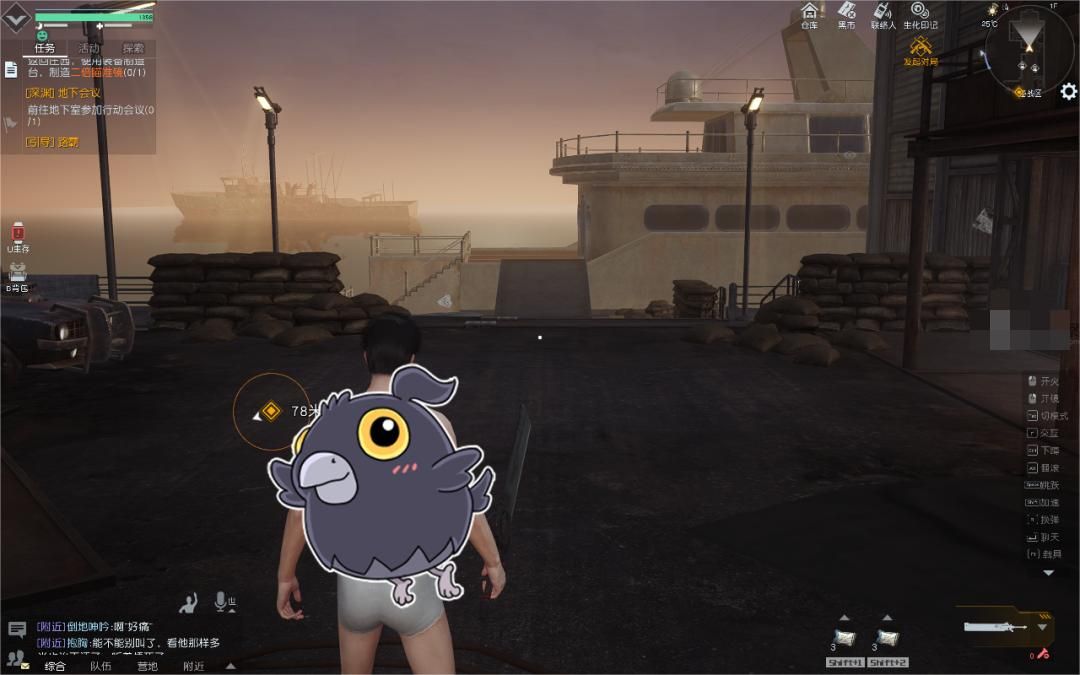Switch chat to the 营地 camp channel
Image resolution: width=1080 pixels, height=675 pixels.
coord(147,666)
